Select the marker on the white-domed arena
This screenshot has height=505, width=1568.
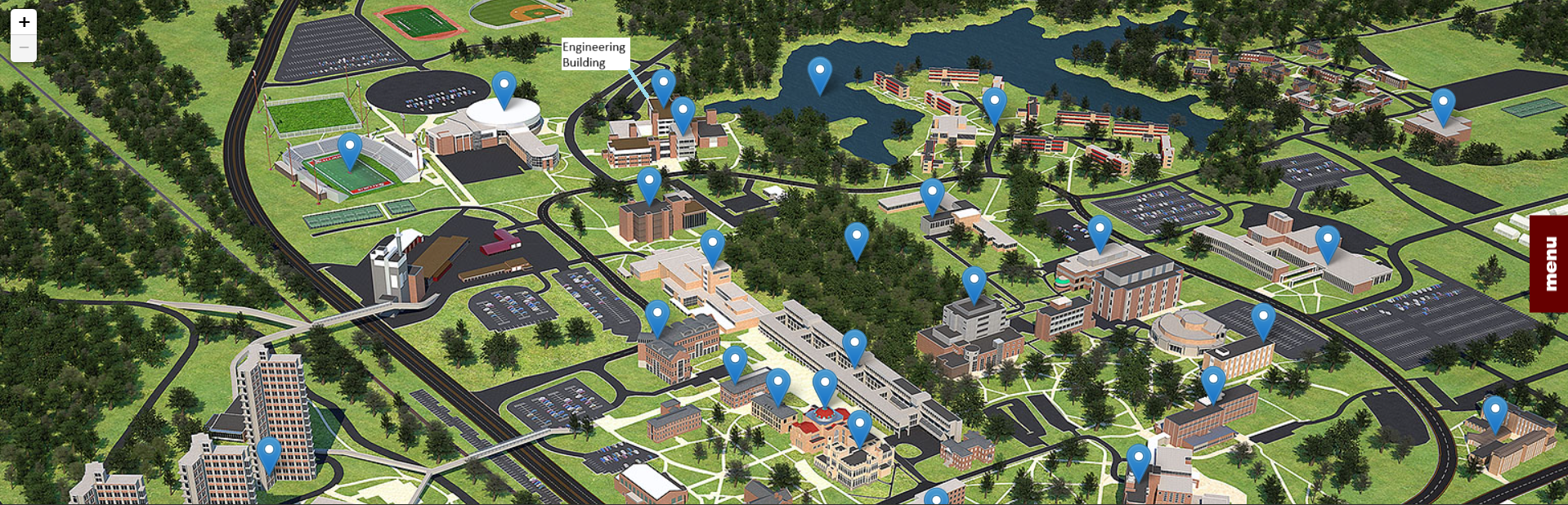(x=504, y=88)
